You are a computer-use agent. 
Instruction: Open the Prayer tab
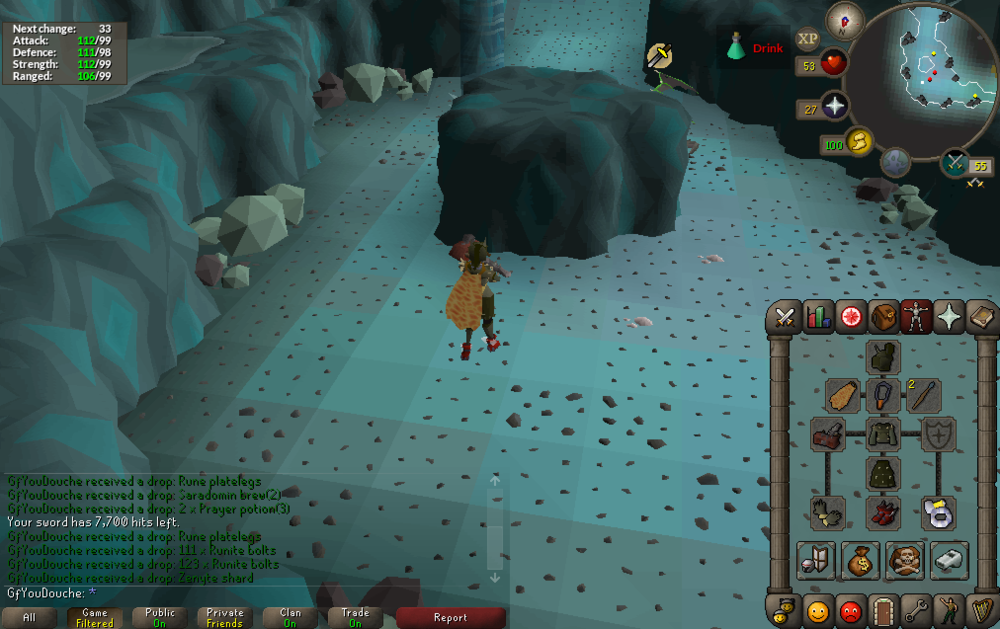click(948, 318)
